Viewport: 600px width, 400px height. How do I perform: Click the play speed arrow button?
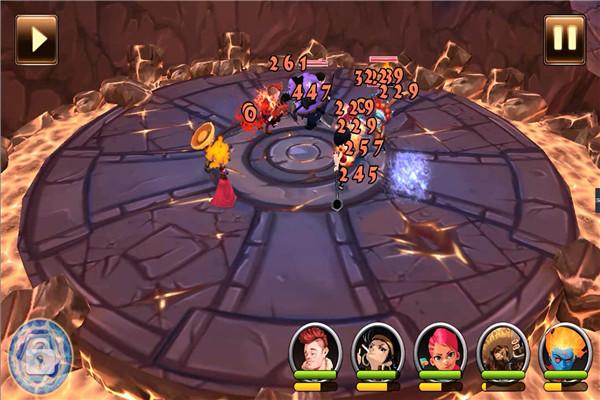pos(36,39)
